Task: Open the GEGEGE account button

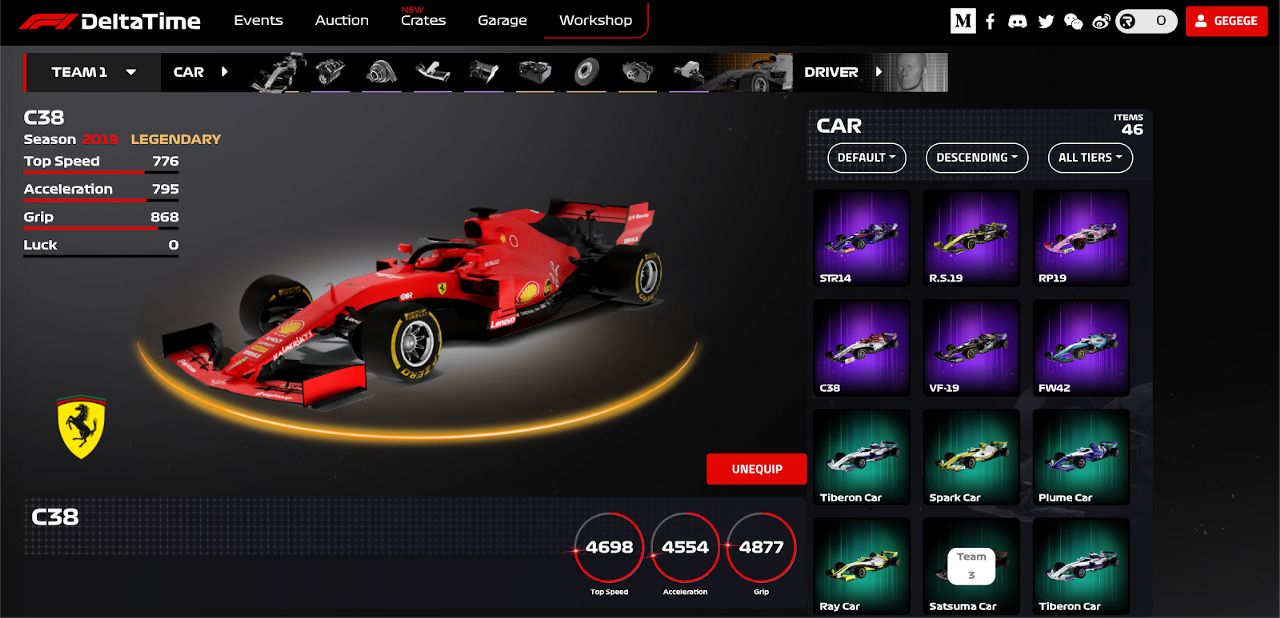Action: (1226, 21)
